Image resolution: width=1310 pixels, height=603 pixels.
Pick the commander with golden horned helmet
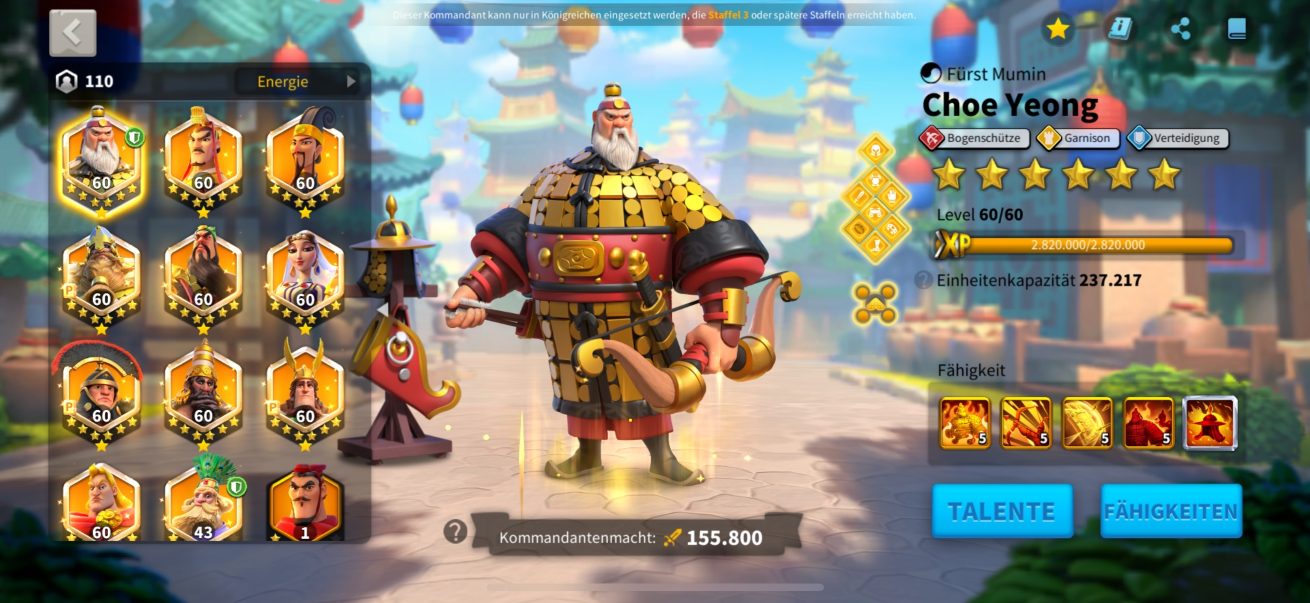(x=305, y=388)
